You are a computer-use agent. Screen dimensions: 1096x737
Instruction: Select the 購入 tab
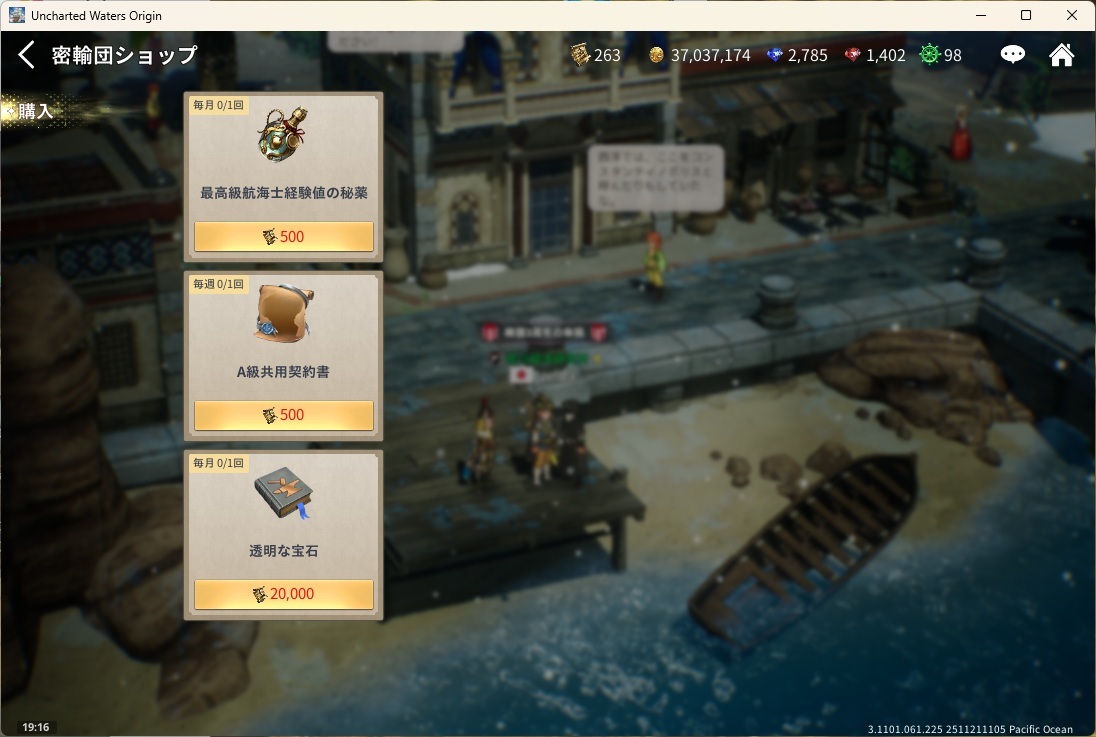[36, 111]
